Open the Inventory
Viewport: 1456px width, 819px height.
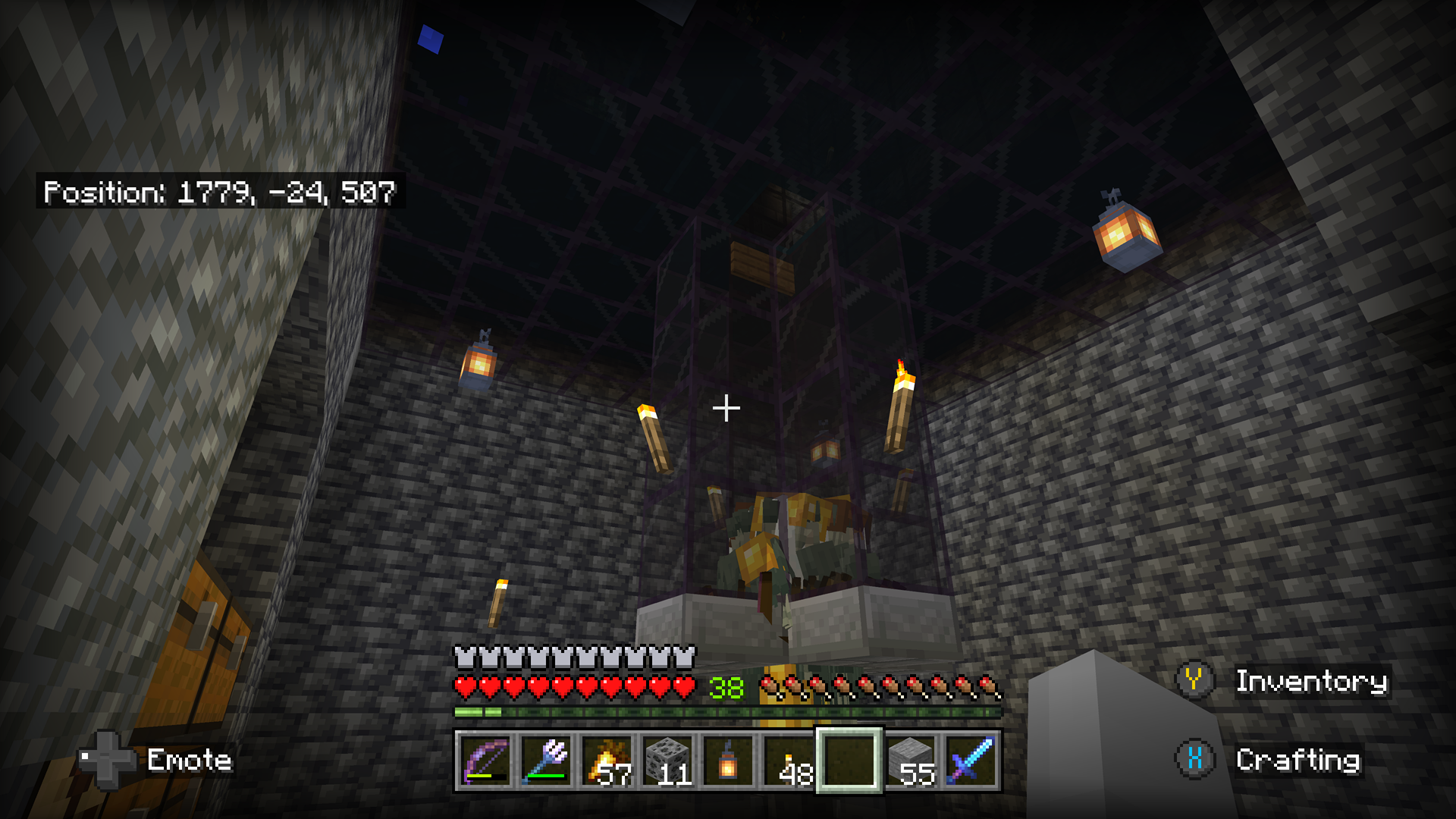click(x=1311, y=682)
